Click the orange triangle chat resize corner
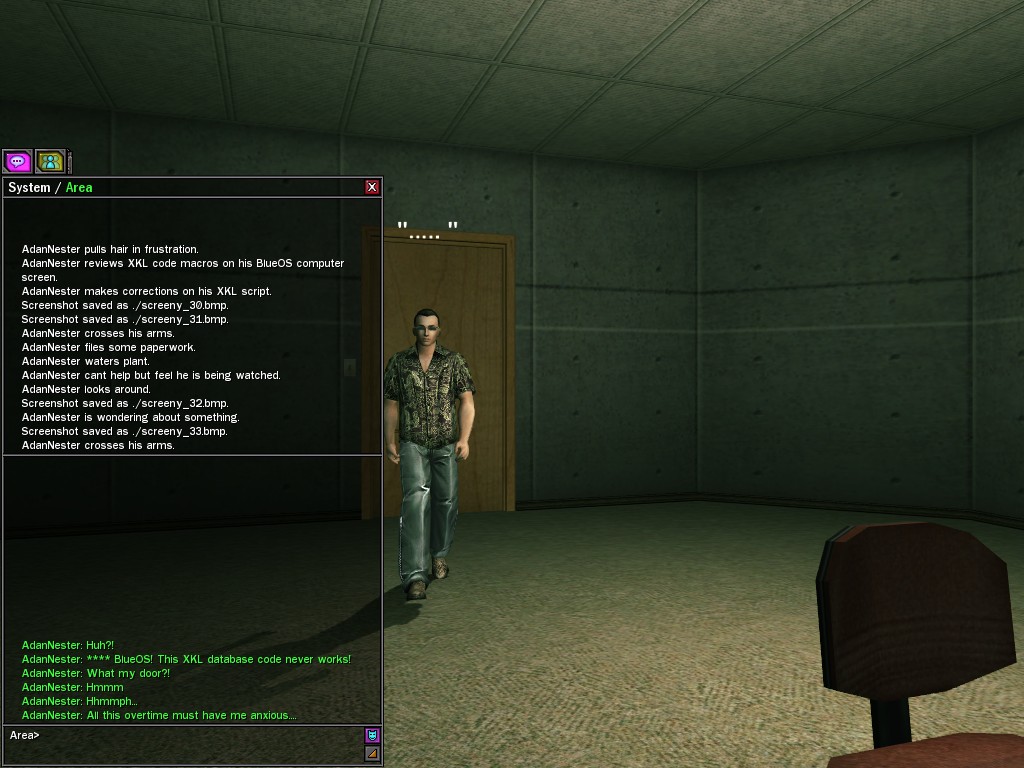 click(372, 753)
